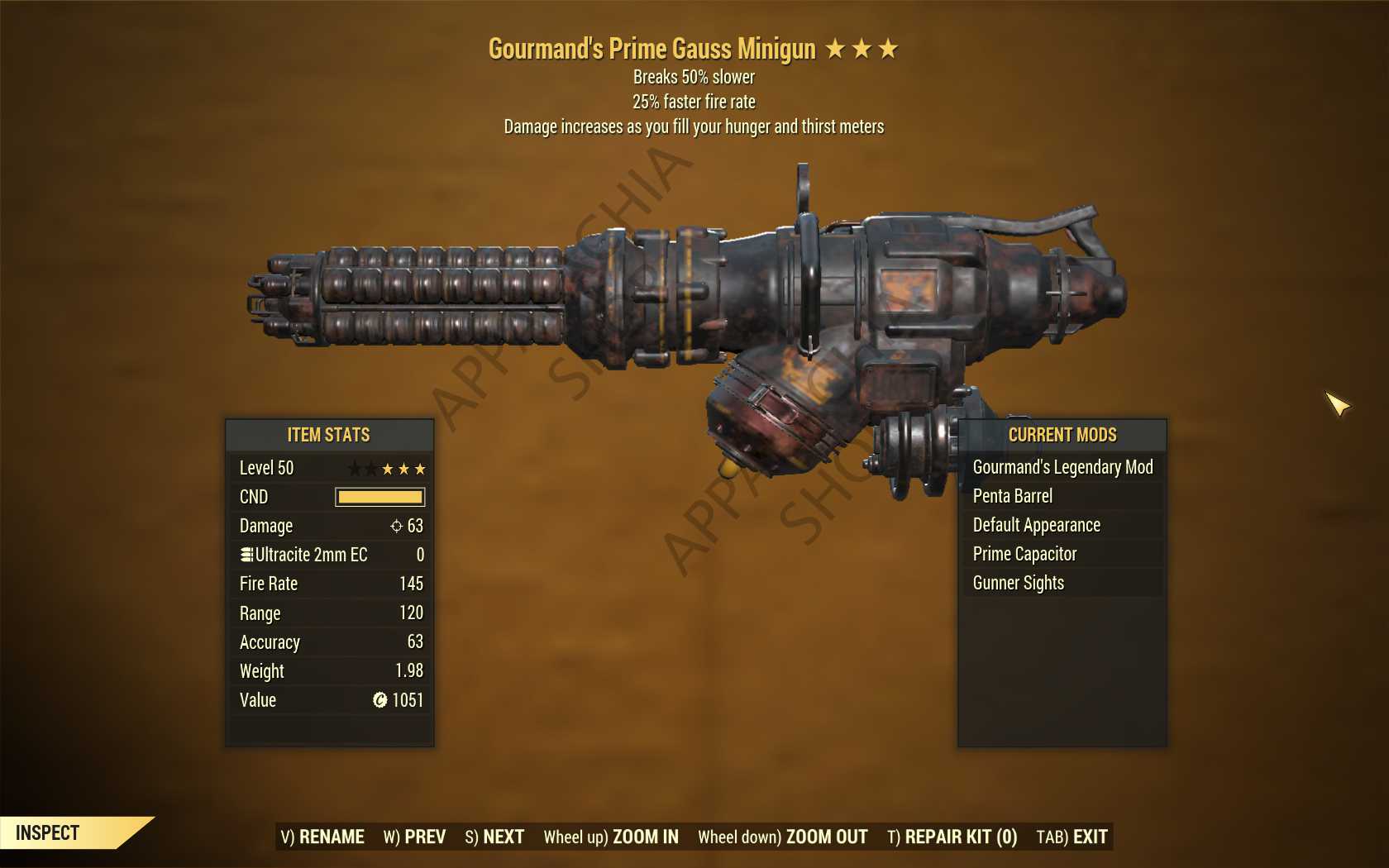1389x868 pixels.
Task: Click ZOOM IN on the weapon
Action: (611, 837)
